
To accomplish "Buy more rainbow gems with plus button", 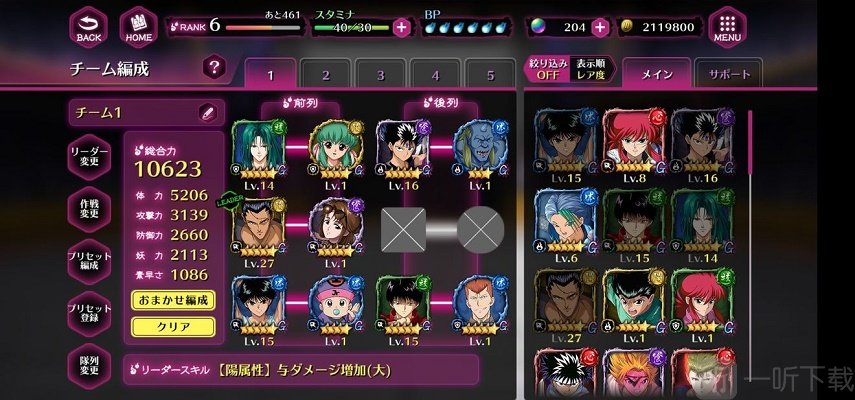I will pos(600,27).
